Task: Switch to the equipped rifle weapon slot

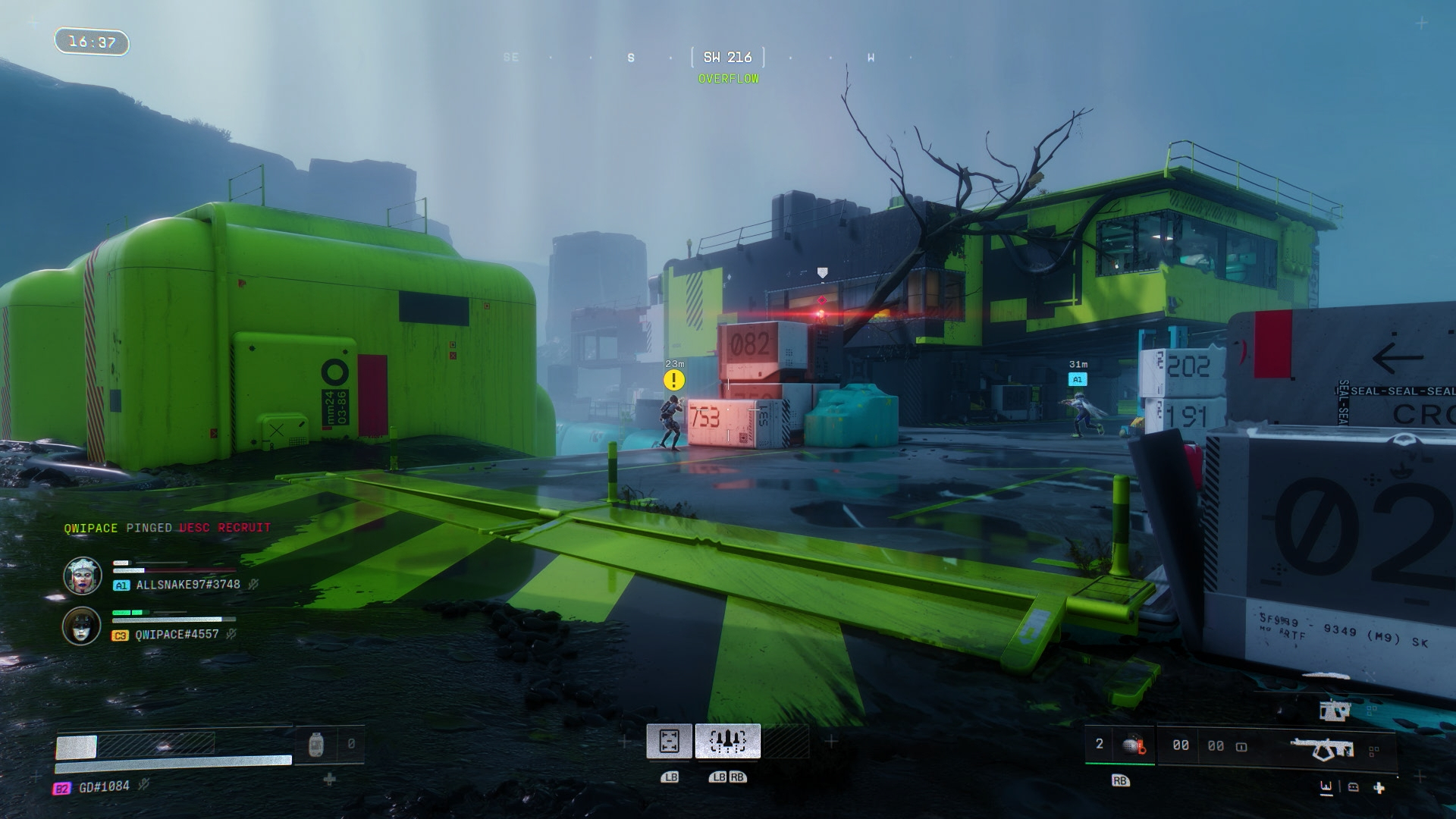Action: tap(1322, 748)
